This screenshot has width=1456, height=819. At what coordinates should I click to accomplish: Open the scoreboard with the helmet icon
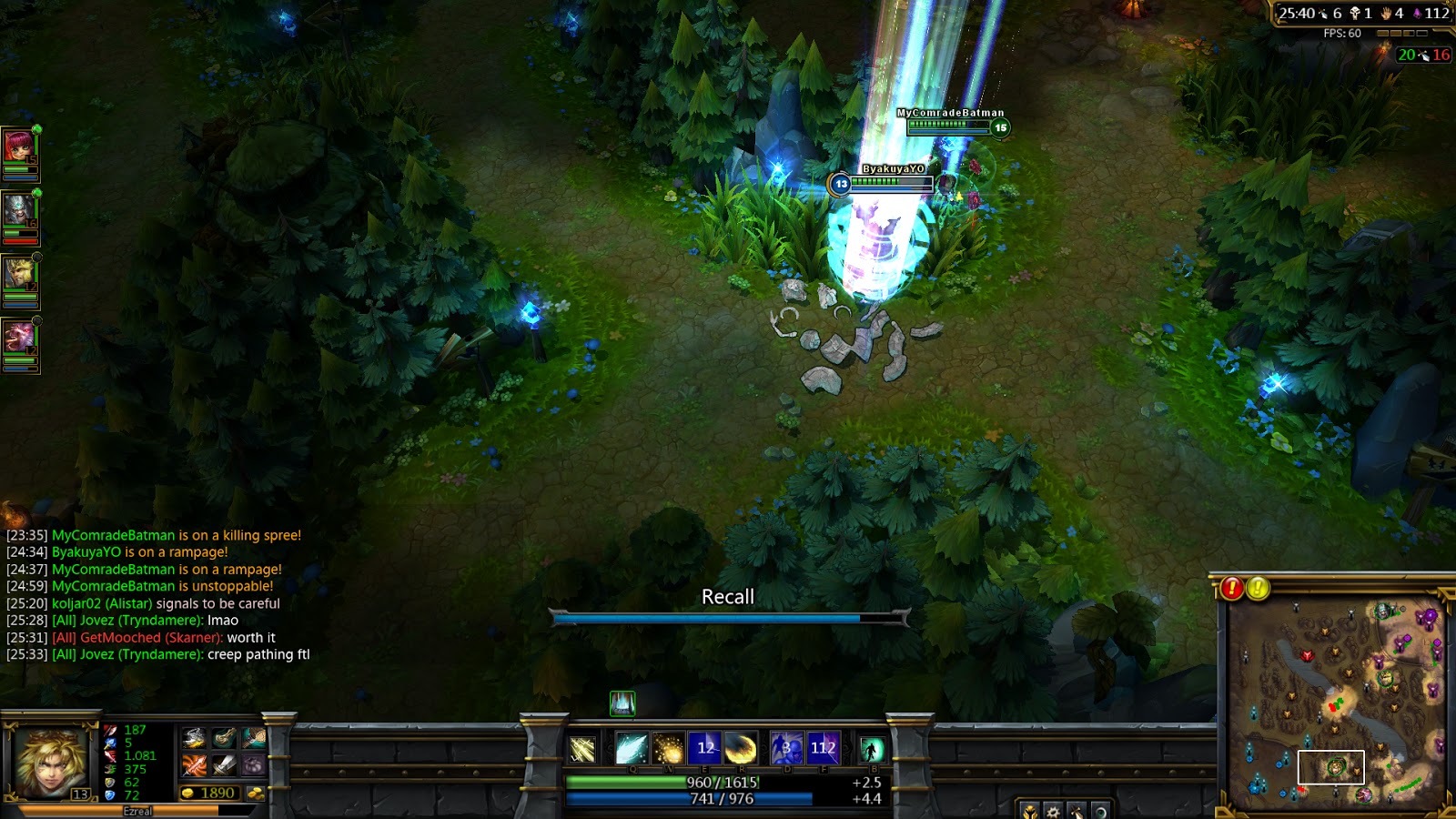click(x=1030, y=812)
